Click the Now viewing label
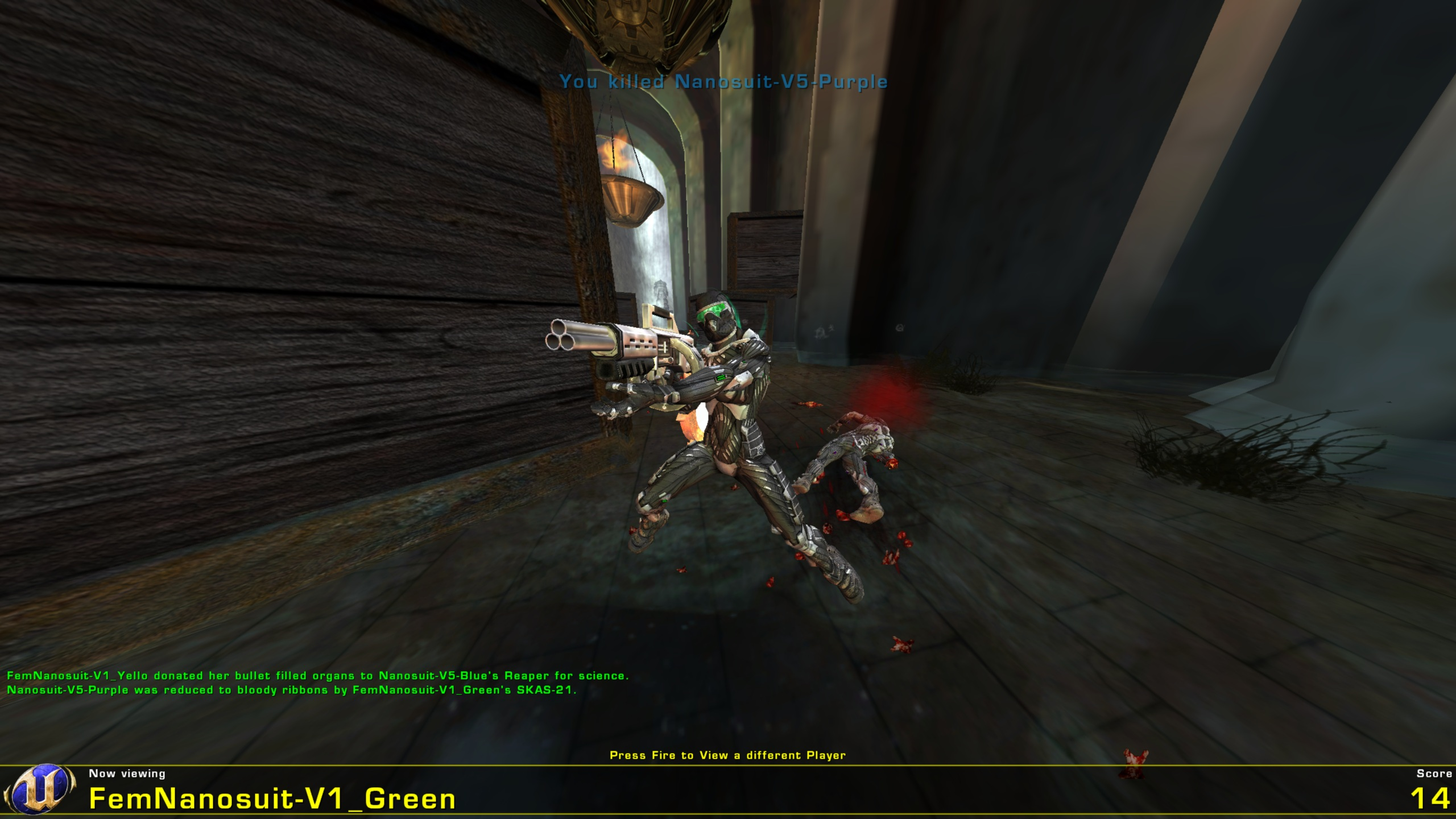 coord(126,773)
